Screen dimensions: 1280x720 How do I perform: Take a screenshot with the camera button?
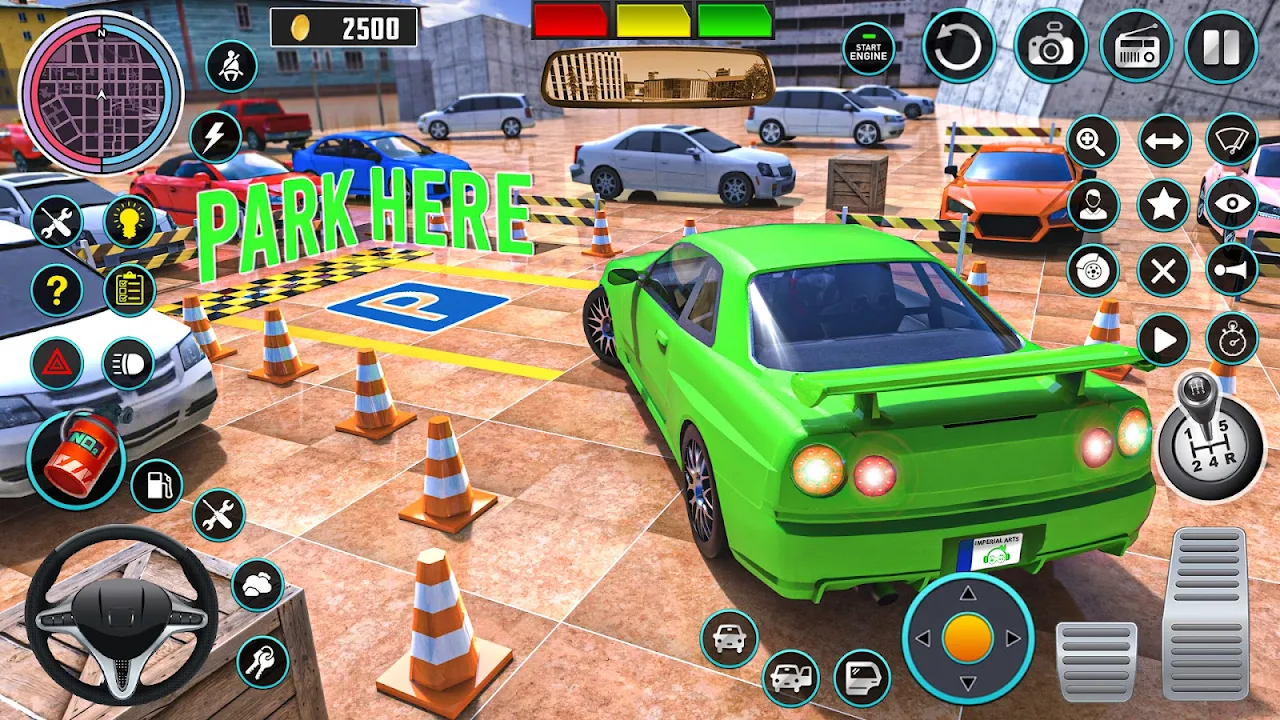pos(1050,46)
